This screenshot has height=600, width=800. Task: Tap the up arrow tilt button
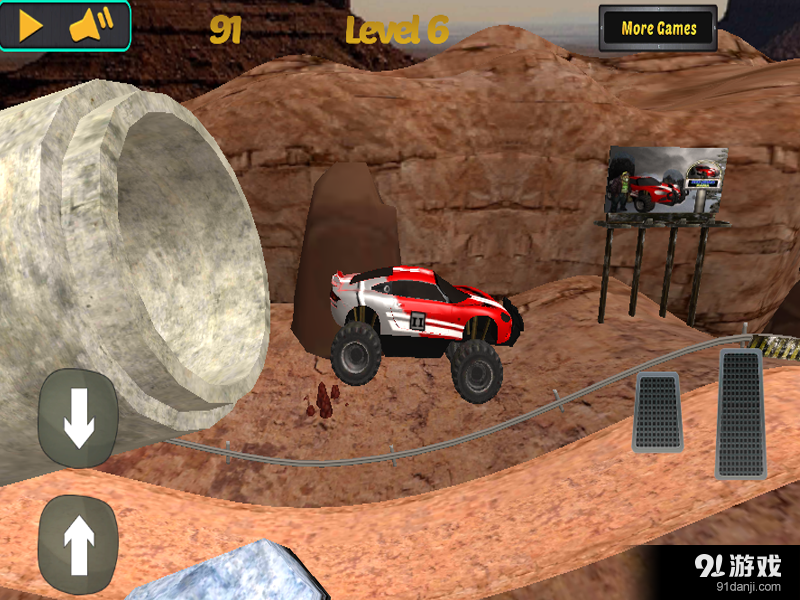78,545
